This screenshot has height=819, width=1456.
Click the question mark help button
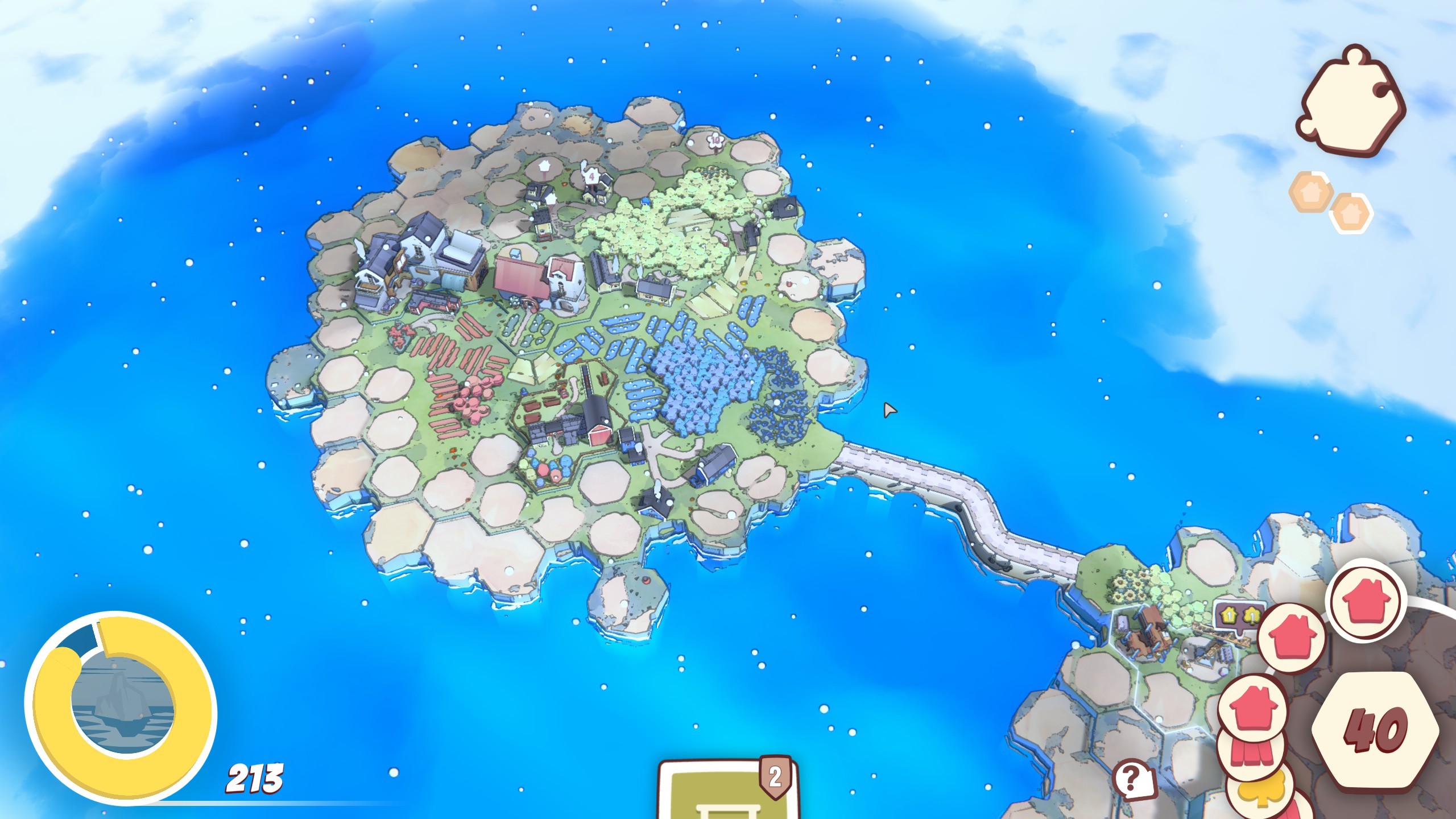[1133, 779]
